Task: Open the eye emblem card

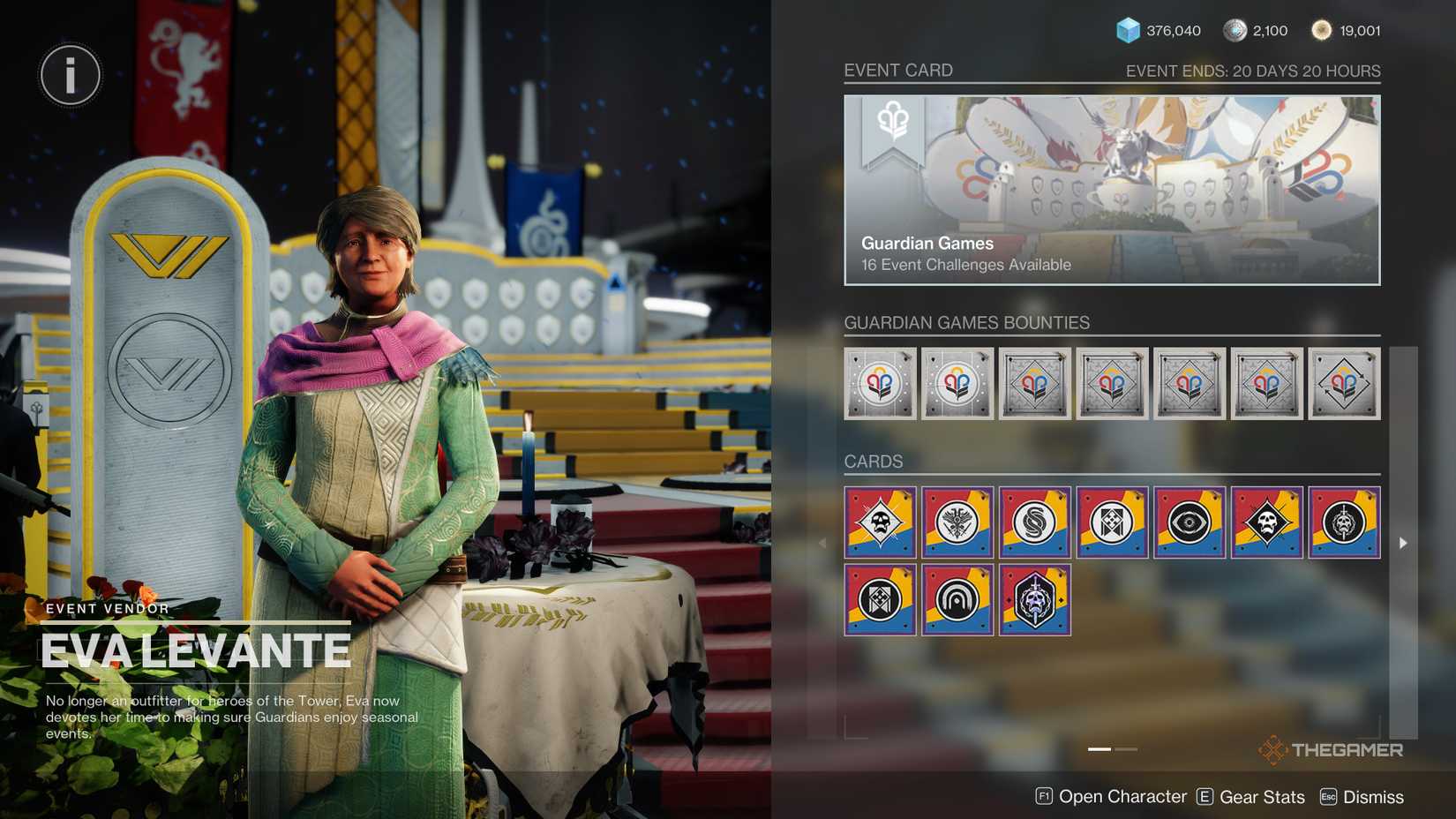Action: (x=1189, y=522)
